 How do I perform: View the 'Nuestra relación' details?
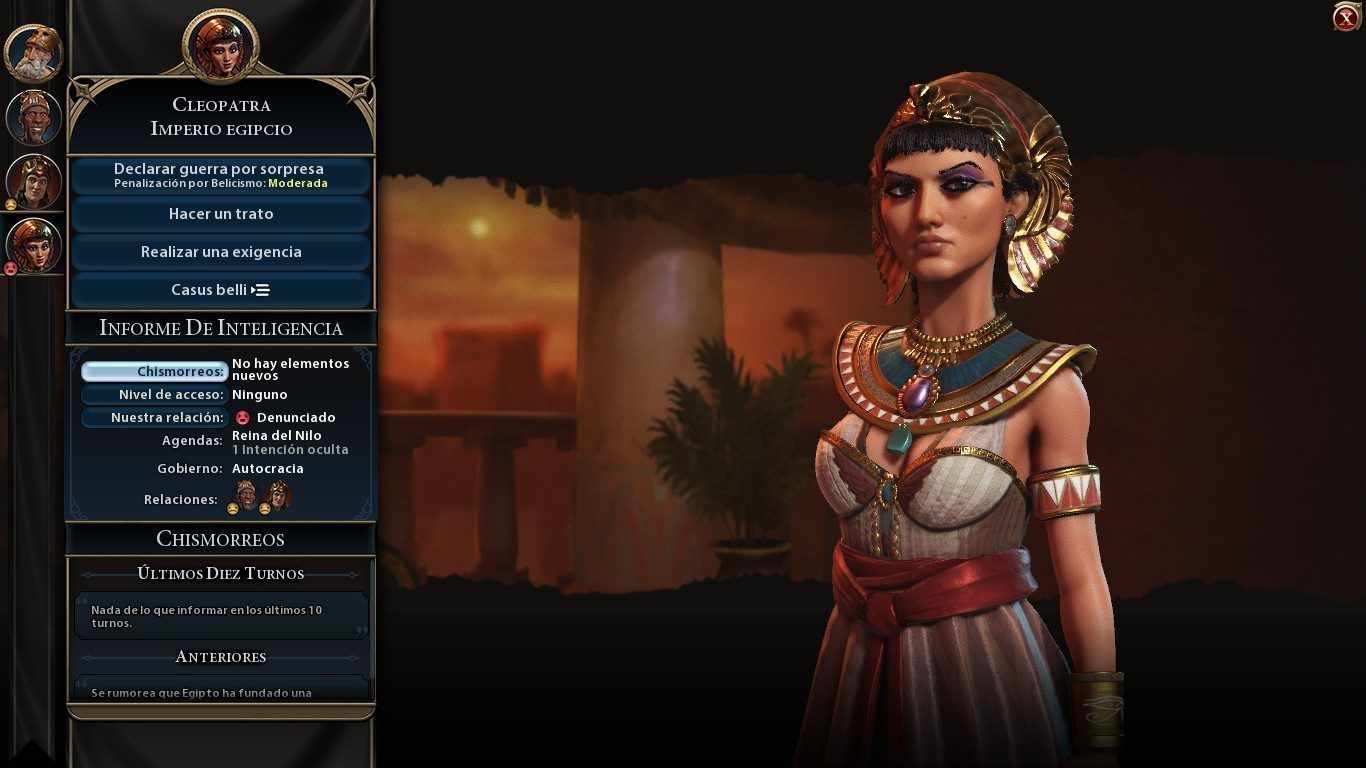pos(154,418)
